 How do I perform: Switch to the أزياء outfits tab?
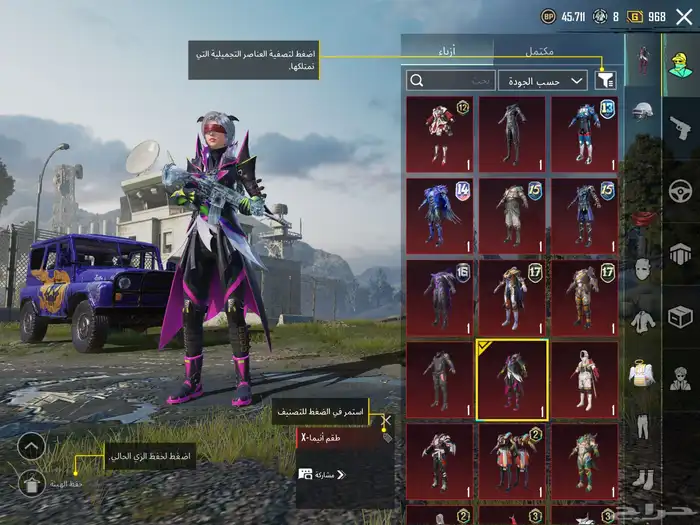[446, 49]
